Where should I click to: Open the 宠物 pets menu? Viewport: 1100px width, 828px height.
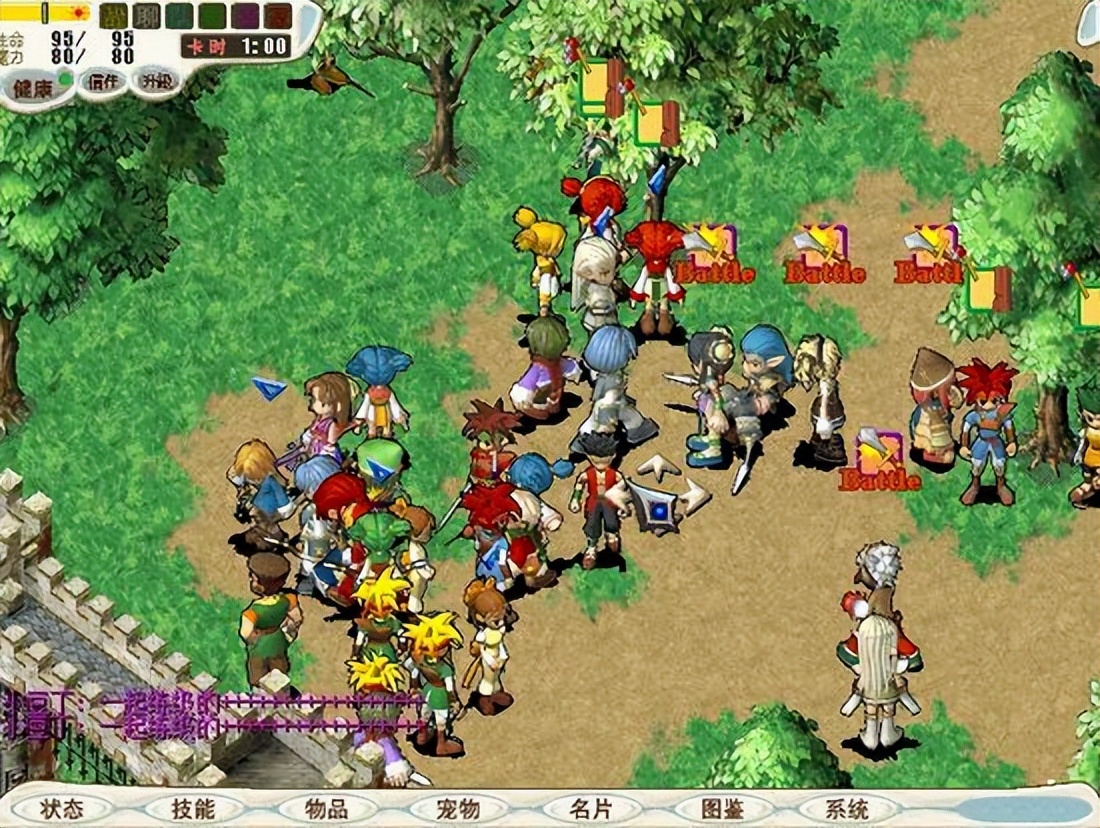click(x=458, y=808)
